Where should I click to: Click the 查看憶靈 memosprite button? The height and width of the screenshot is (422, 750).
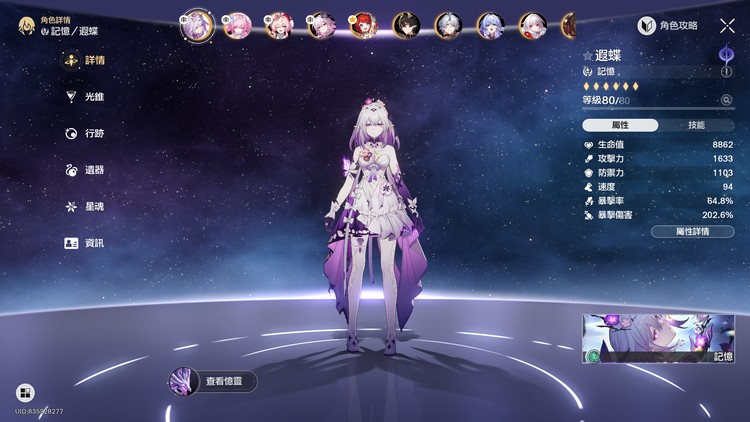[213, 381]
